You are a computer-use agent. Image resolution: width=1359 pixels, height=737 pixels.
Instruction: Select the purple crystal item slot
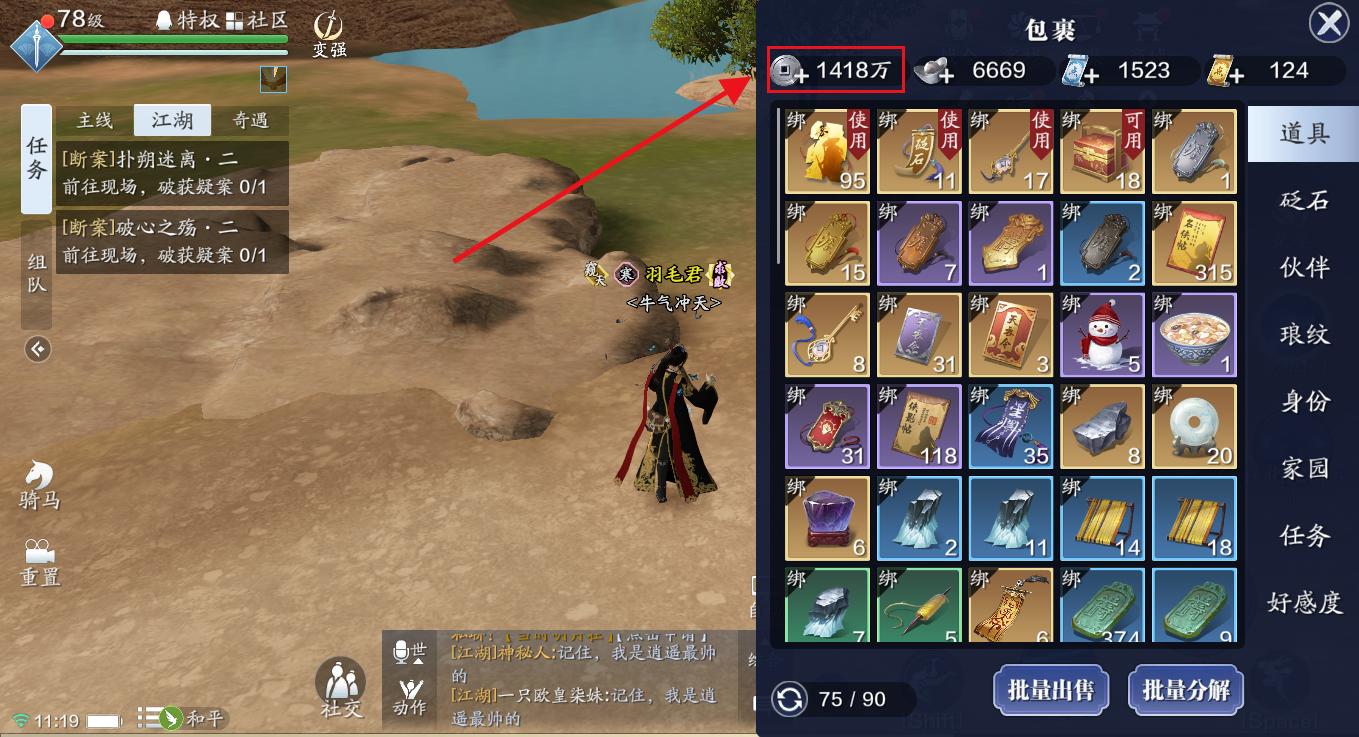coord(826,519)
